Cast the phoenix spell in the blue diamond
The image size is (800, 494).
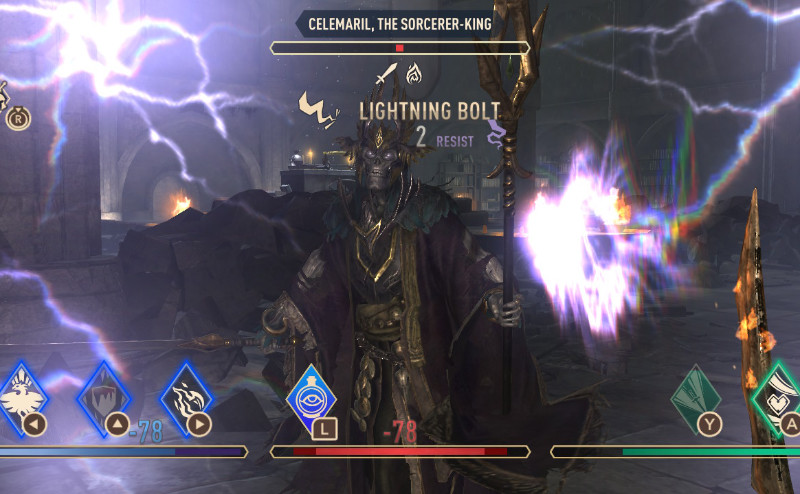(x=20, y=398)
